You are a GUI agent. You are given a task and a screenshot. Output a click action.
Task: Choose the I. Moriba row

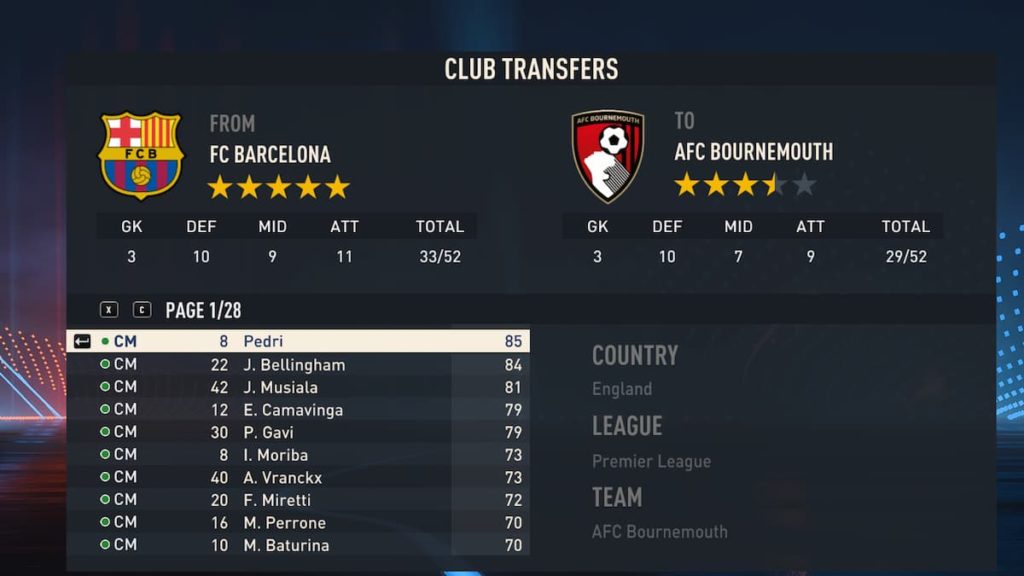coord(300,455)
